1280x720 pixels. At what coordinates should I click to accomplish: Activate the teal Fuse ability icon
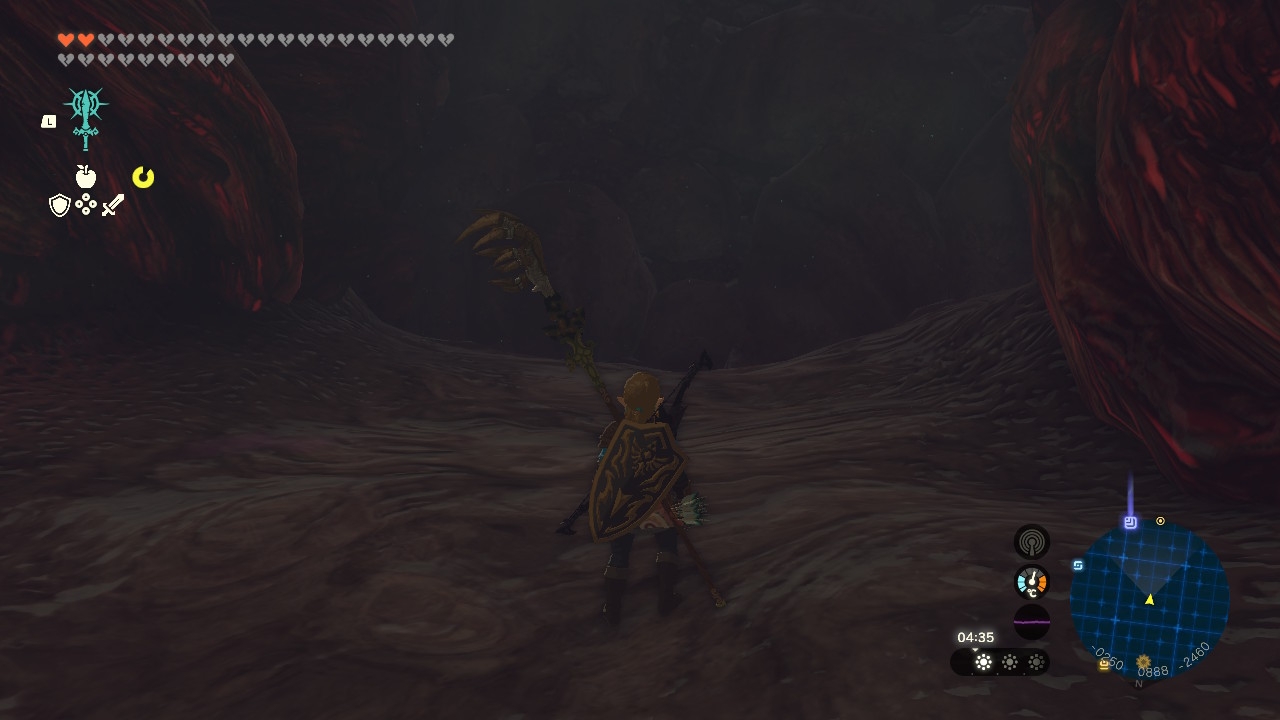(x=86, y=117)
